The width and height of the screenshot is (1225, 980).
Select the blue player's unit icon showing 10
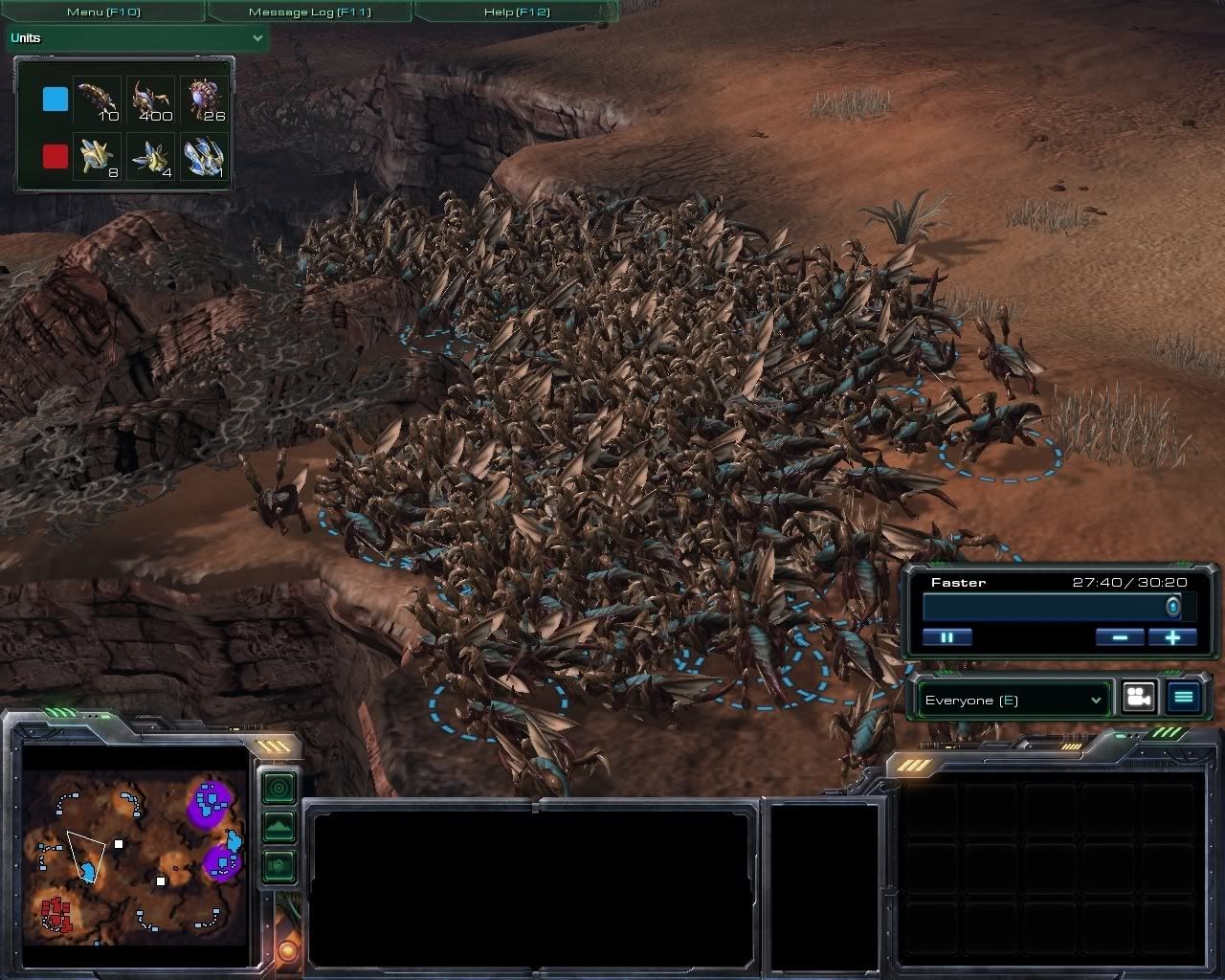[x=97, y=100]
